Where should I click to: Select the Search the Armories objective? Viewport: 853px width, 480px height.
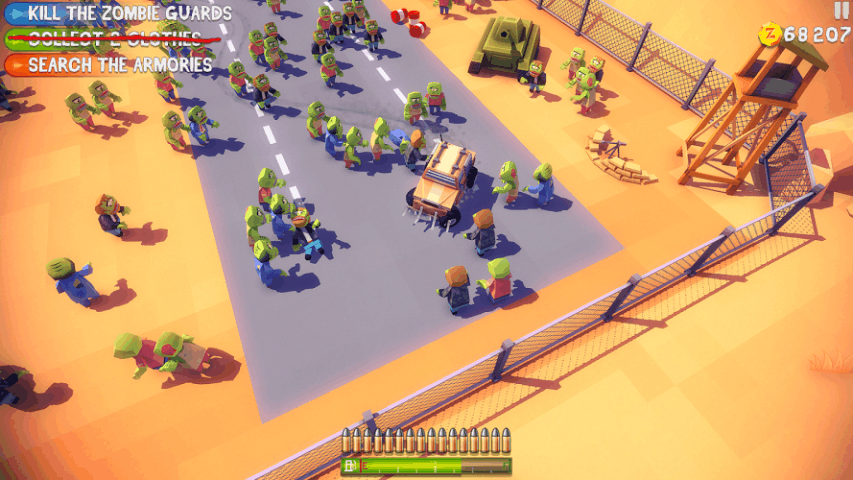click(112, 65)
